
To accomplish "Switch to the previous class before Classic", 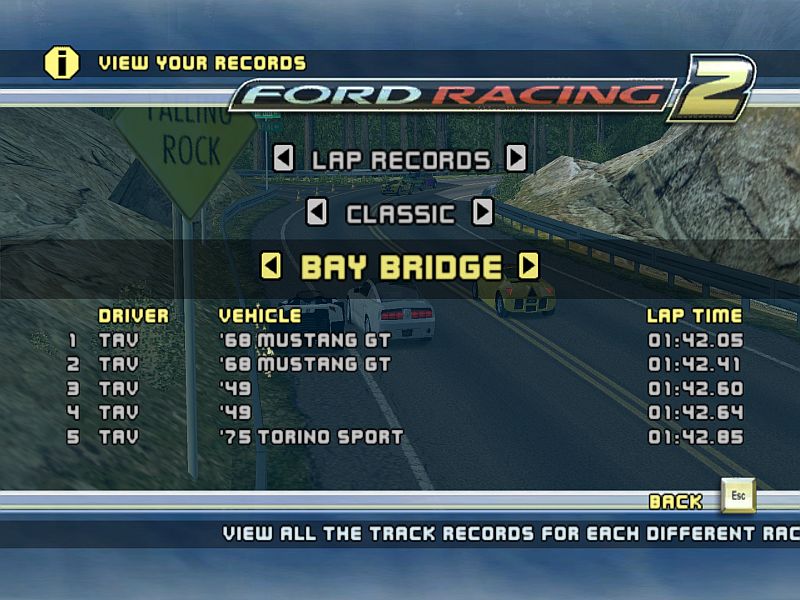I will click(316, 212).
